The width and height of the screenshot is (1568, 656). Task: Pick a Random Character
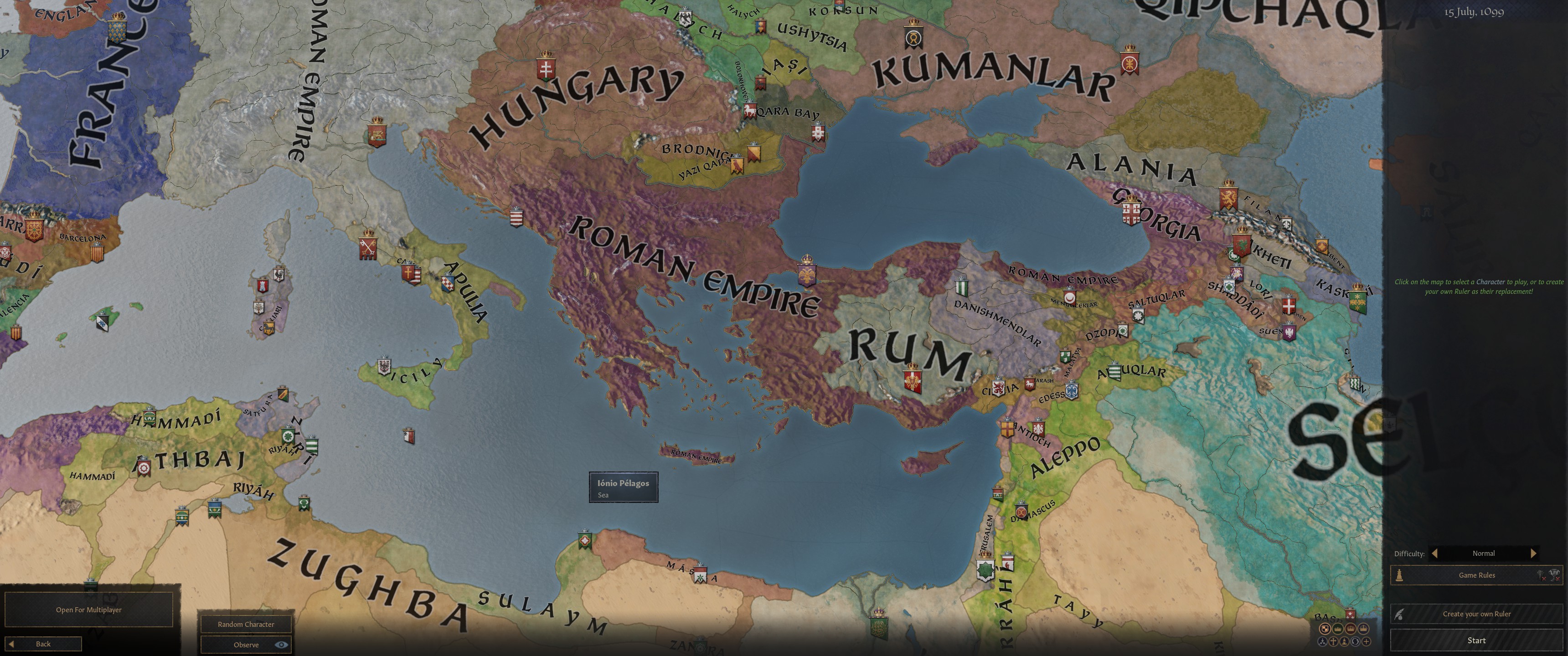(246, 624)
